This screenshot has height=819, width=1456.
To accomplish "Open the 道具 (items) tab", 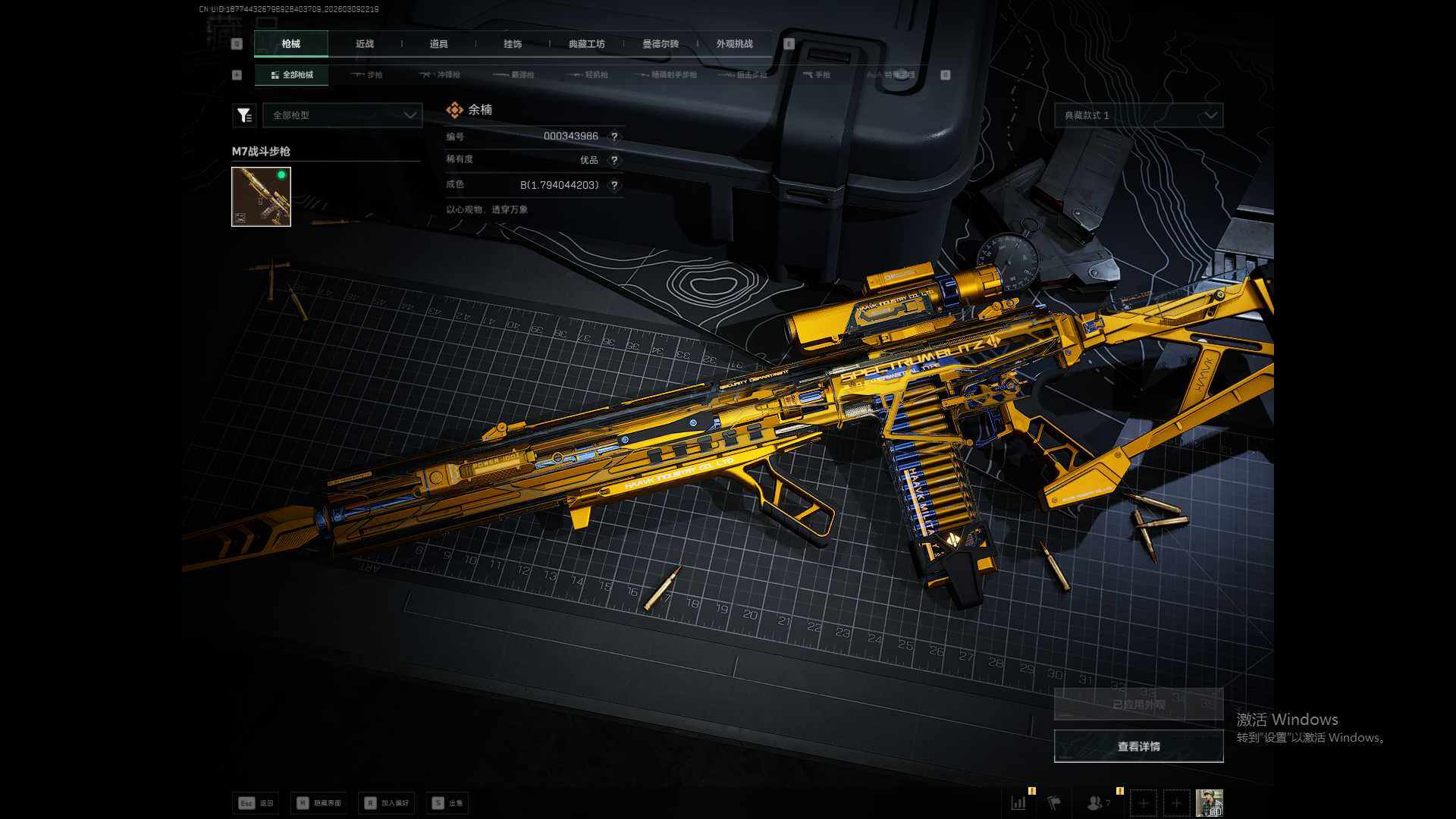I will click(438, 44).
